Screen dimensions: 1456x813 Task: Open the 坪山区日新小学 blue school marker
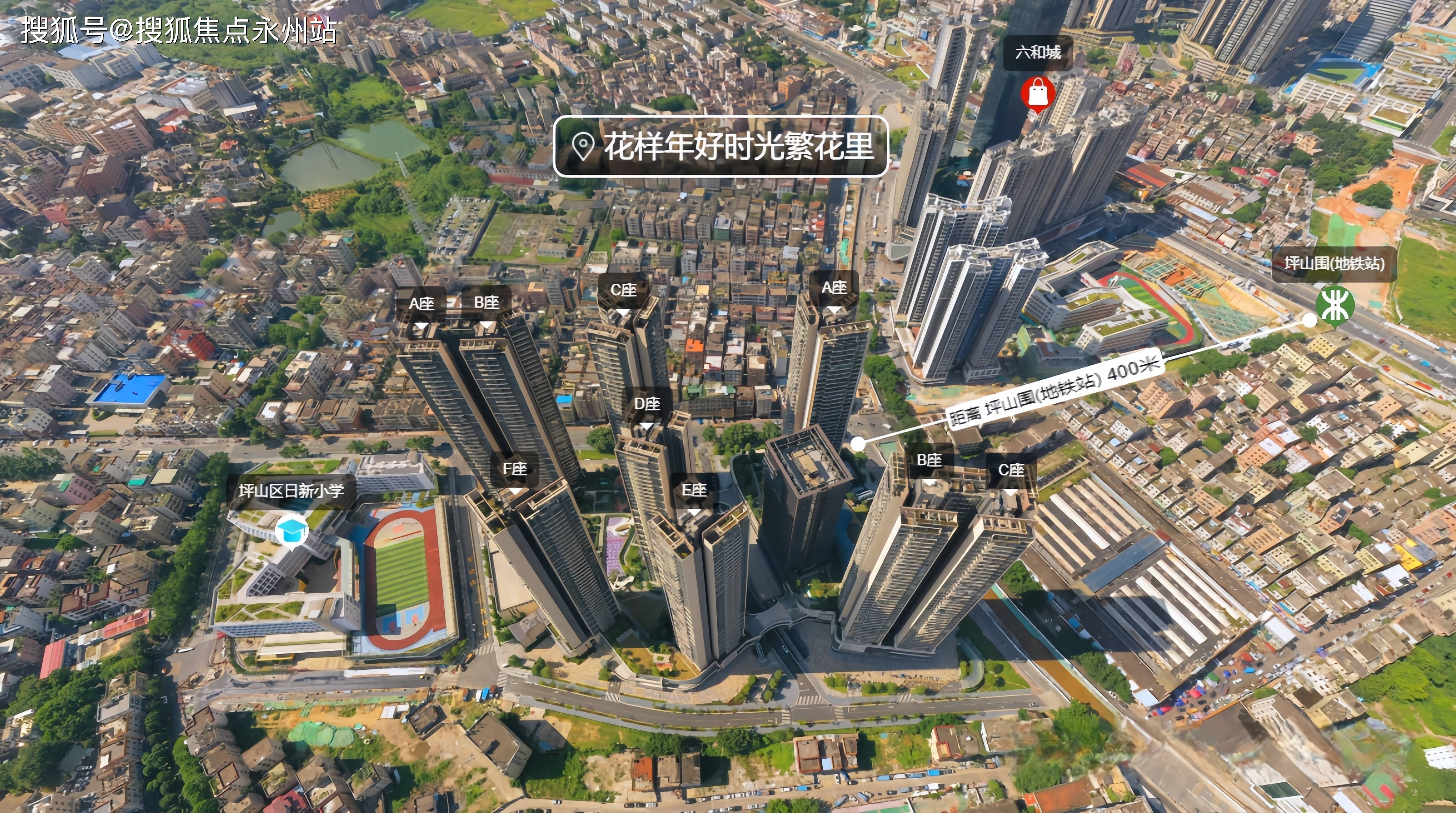(x=292, y=532)
